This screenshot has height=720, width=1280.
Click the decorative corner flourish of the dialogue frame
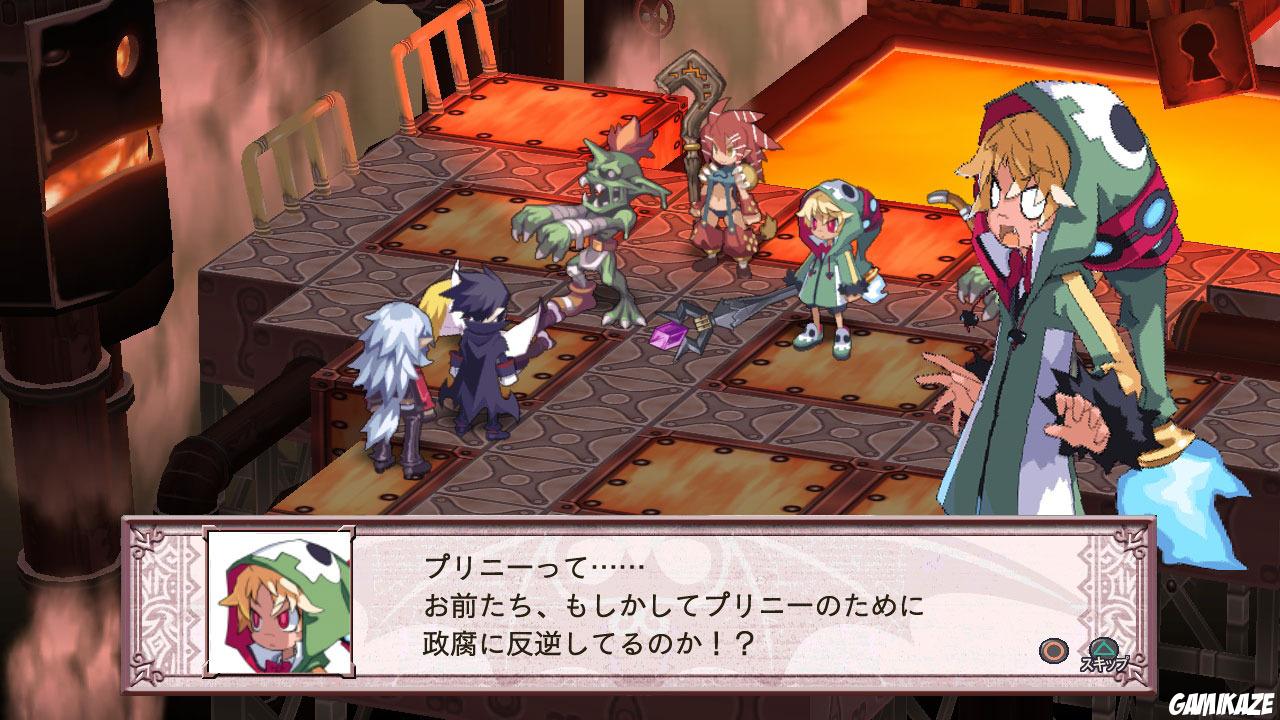click(x=145, y=540)
